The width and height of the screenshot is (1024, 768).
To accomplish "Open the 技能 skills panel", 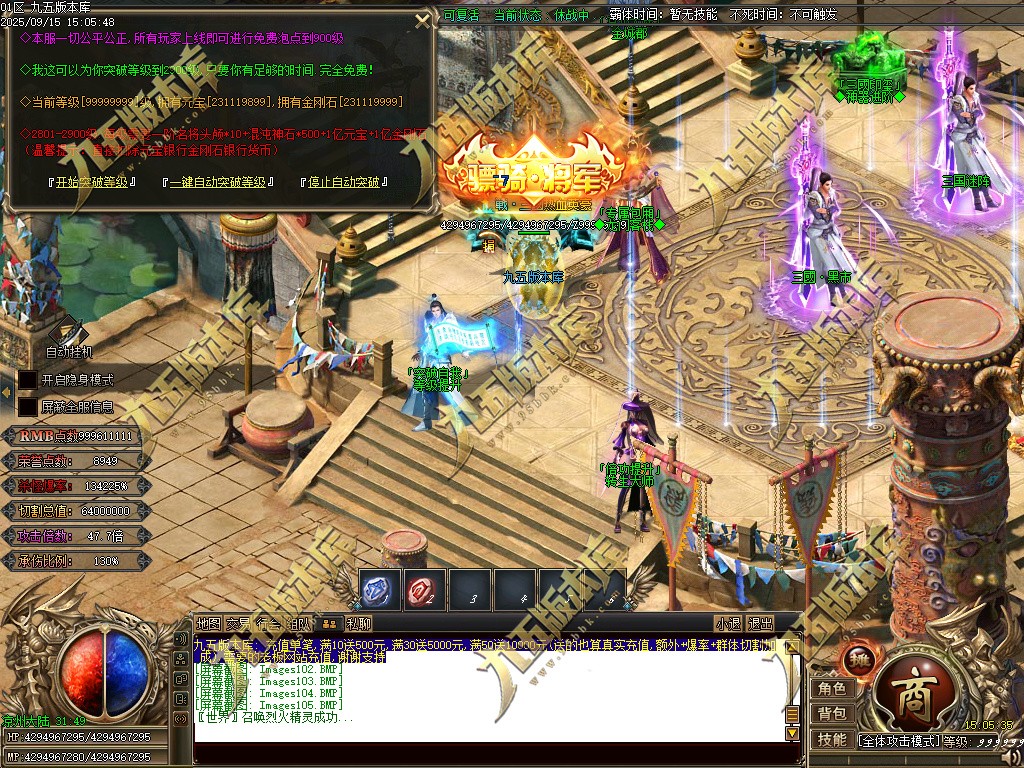I will point(832,740).
